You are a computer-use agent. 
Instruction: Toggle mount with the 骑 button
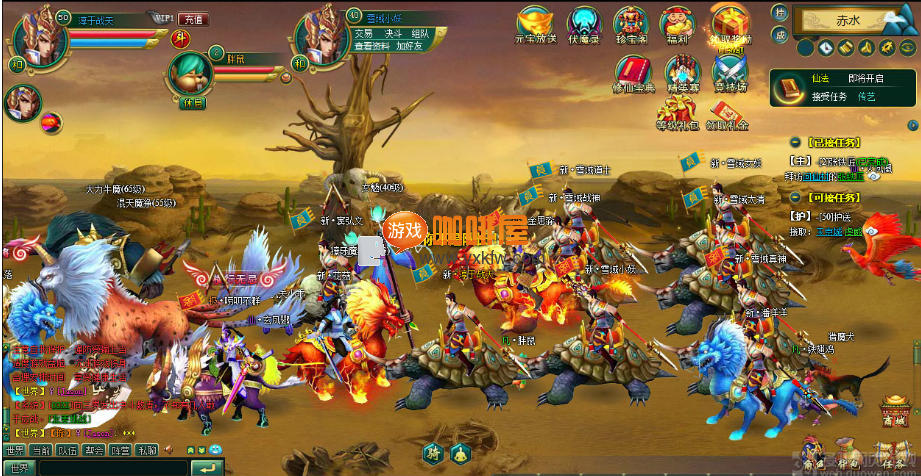tap(432, 452)
